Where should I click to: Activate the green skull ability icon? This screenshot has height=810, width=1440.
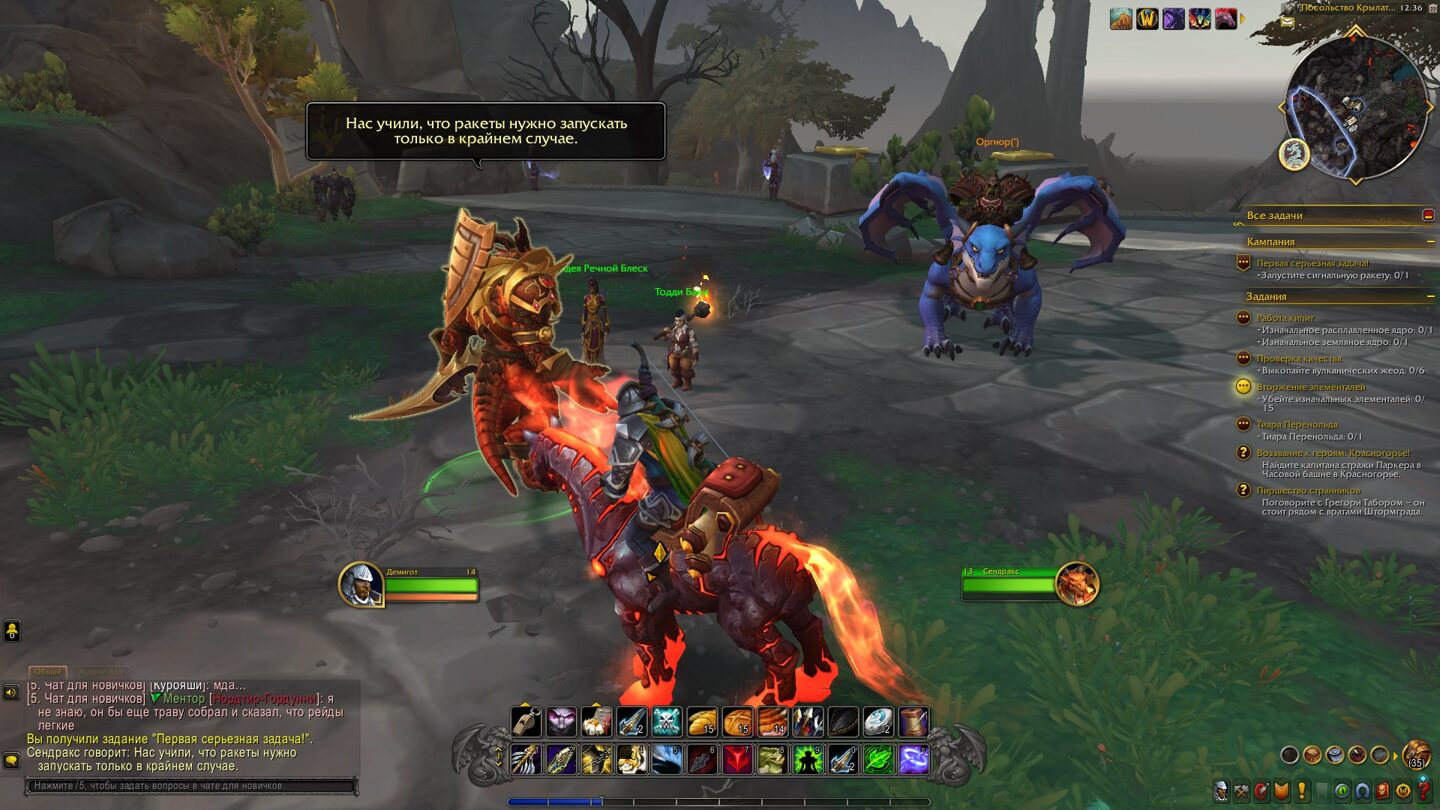coord(666,721)
